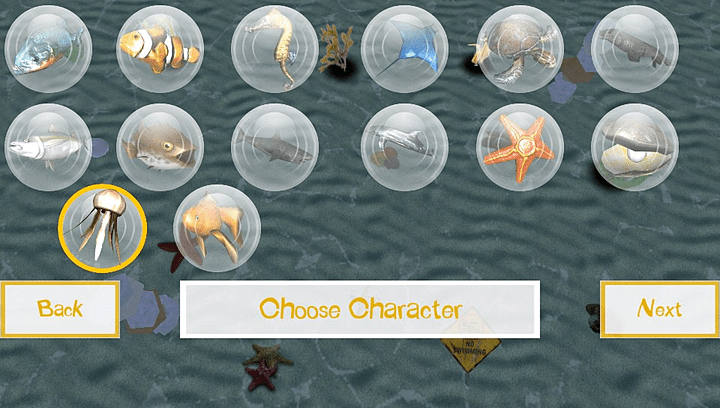Choose the clownfish character
Screen dimensions: 720x408
click(160, 48)
